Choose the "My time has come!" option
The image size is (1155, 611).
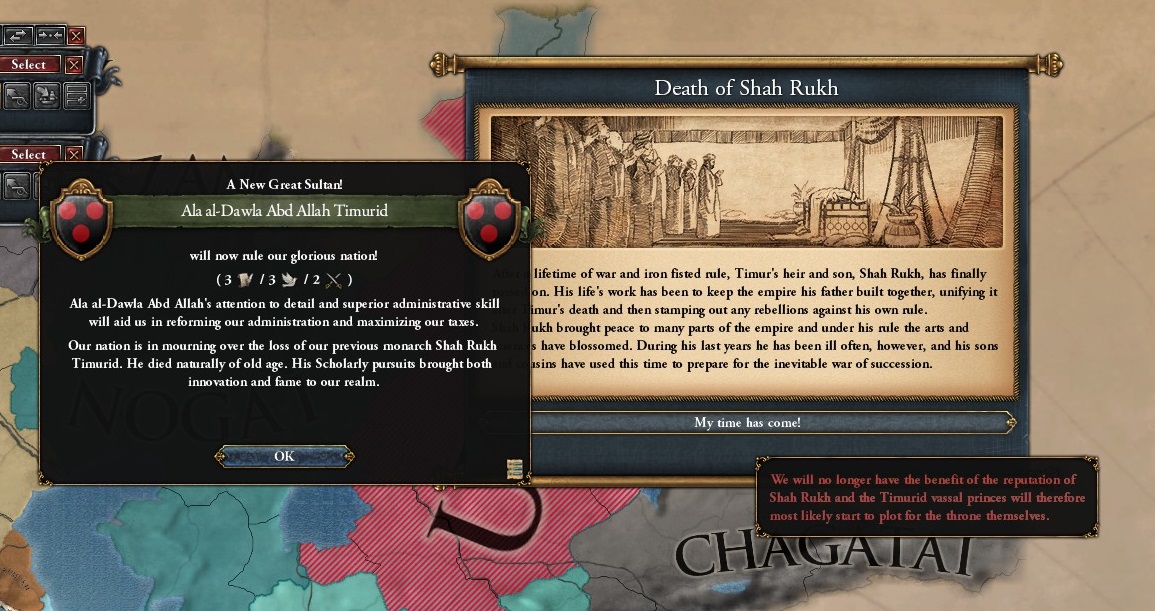[747, 423]
